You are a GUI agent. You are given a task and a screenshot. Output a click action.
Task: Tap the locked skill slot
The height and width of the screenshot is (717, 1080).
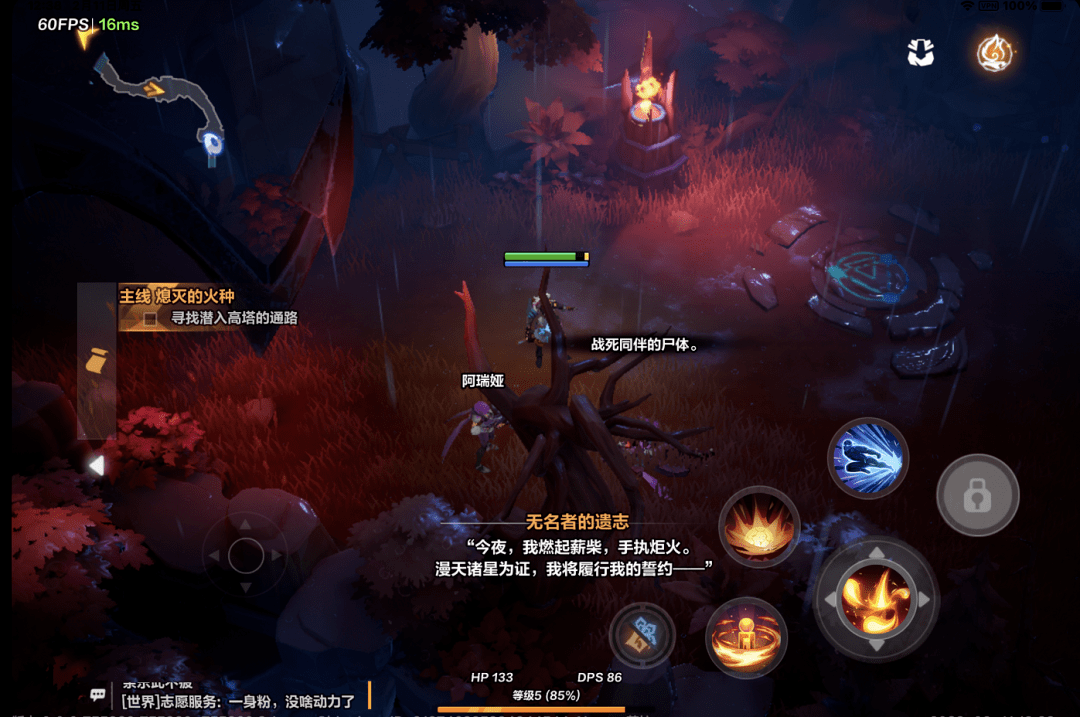coord(977,495)
